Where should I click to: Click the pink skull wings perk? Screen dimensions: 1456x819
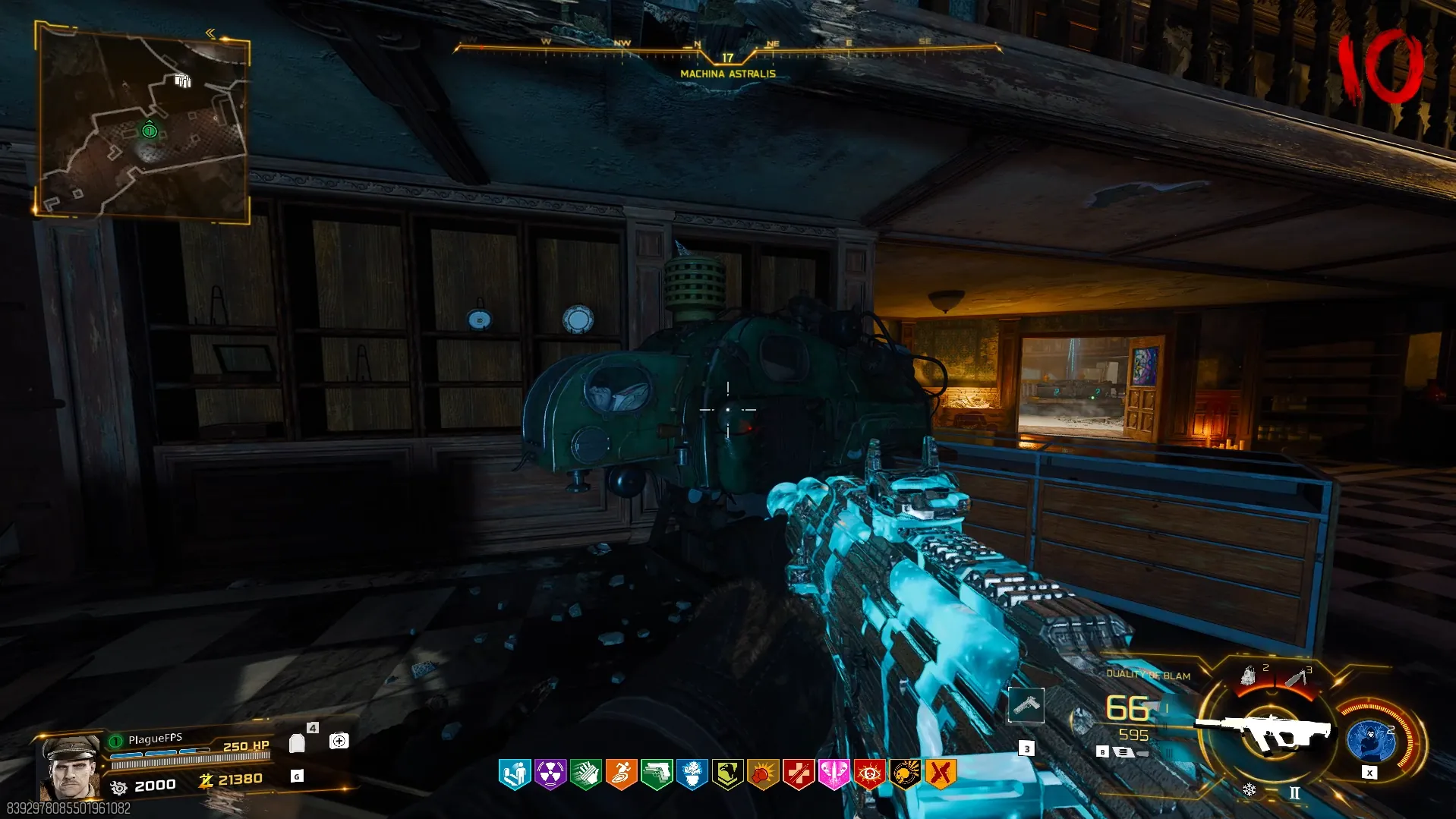click(x=834, y=774)
